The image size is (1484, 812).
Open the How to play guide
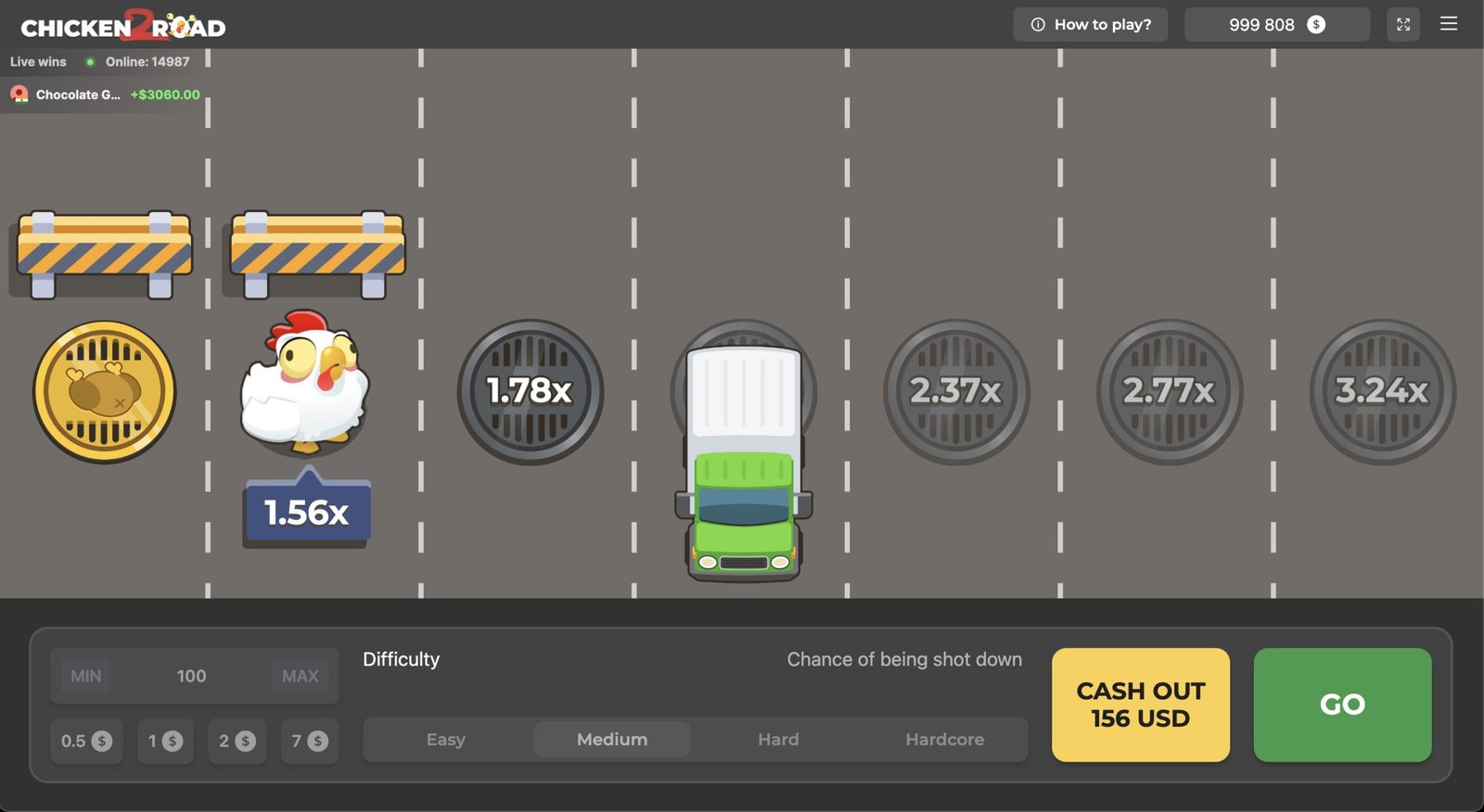coord(1091,25)
